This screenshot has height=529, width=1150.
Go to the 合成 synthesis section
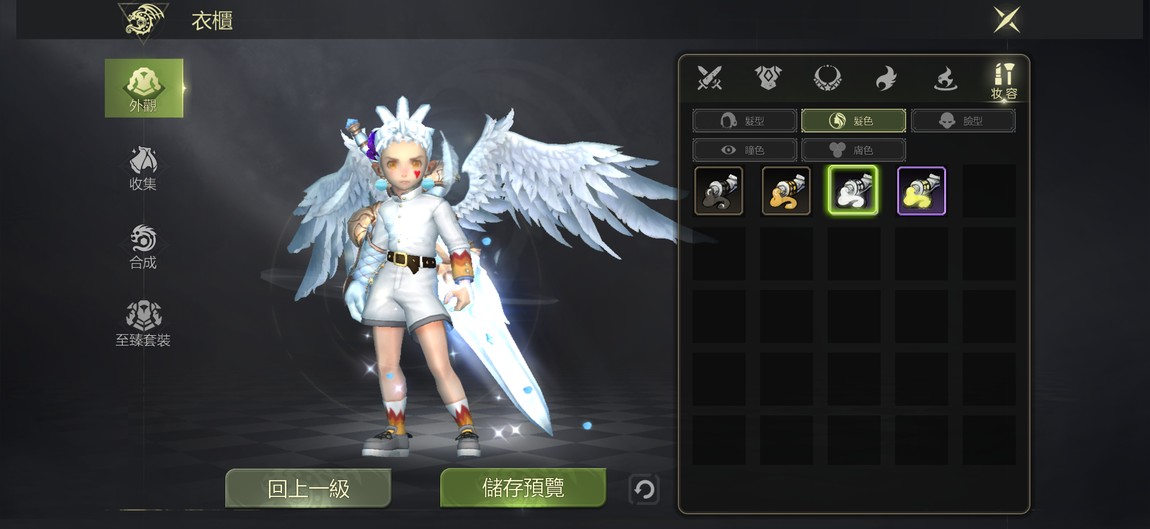tap(143, 246)
